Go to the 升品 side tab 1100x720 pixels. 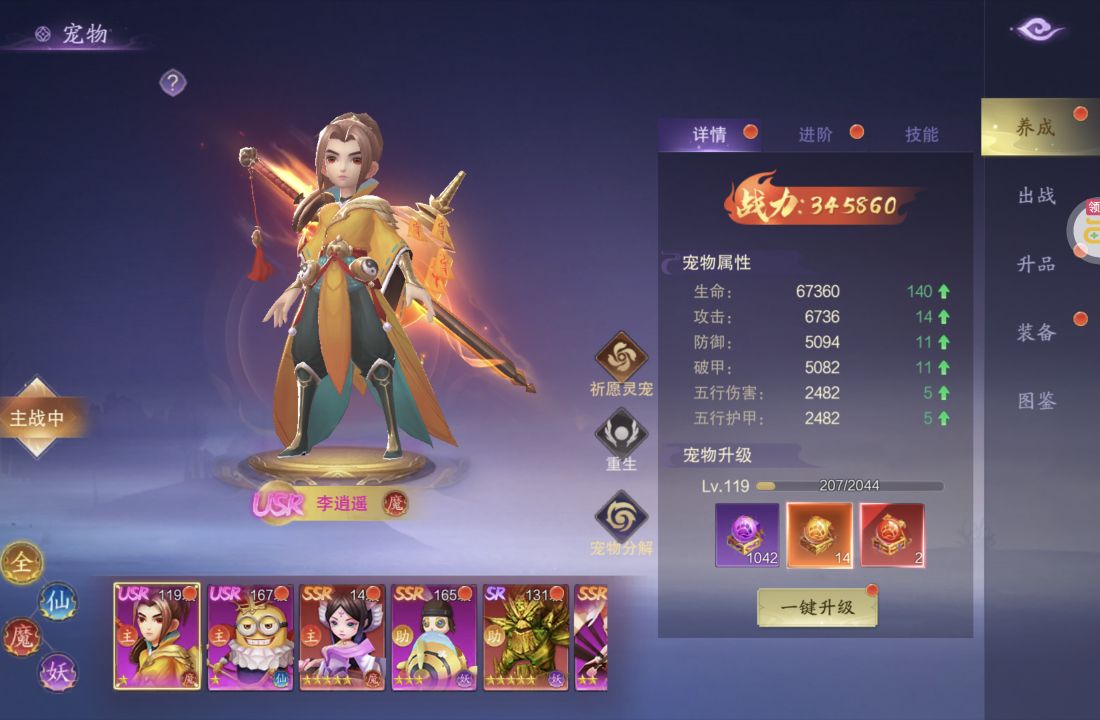[x=1037, y=264]
